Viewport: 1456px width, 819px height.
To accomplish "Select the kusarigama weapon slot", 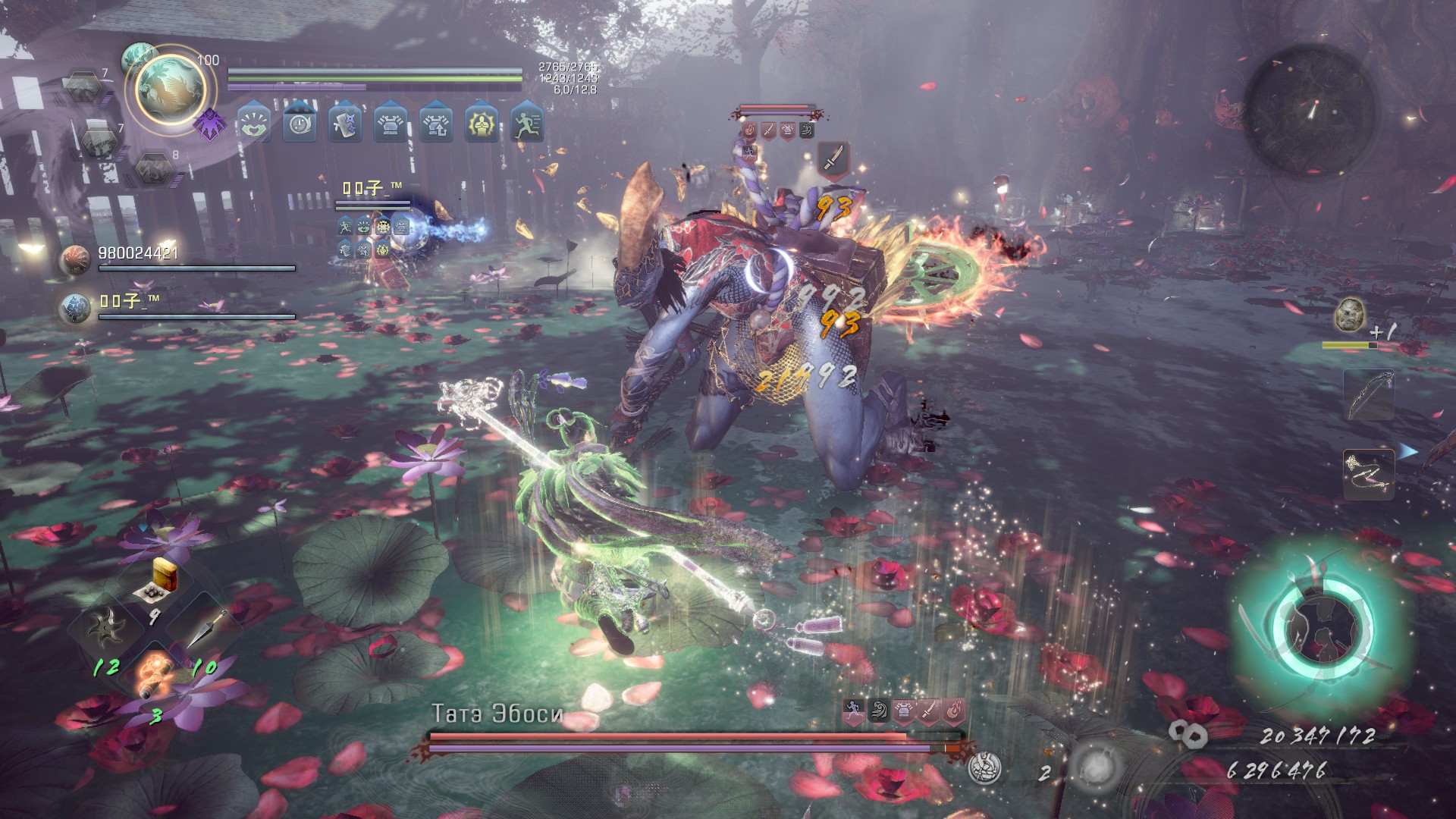I will click(1369, 474).
